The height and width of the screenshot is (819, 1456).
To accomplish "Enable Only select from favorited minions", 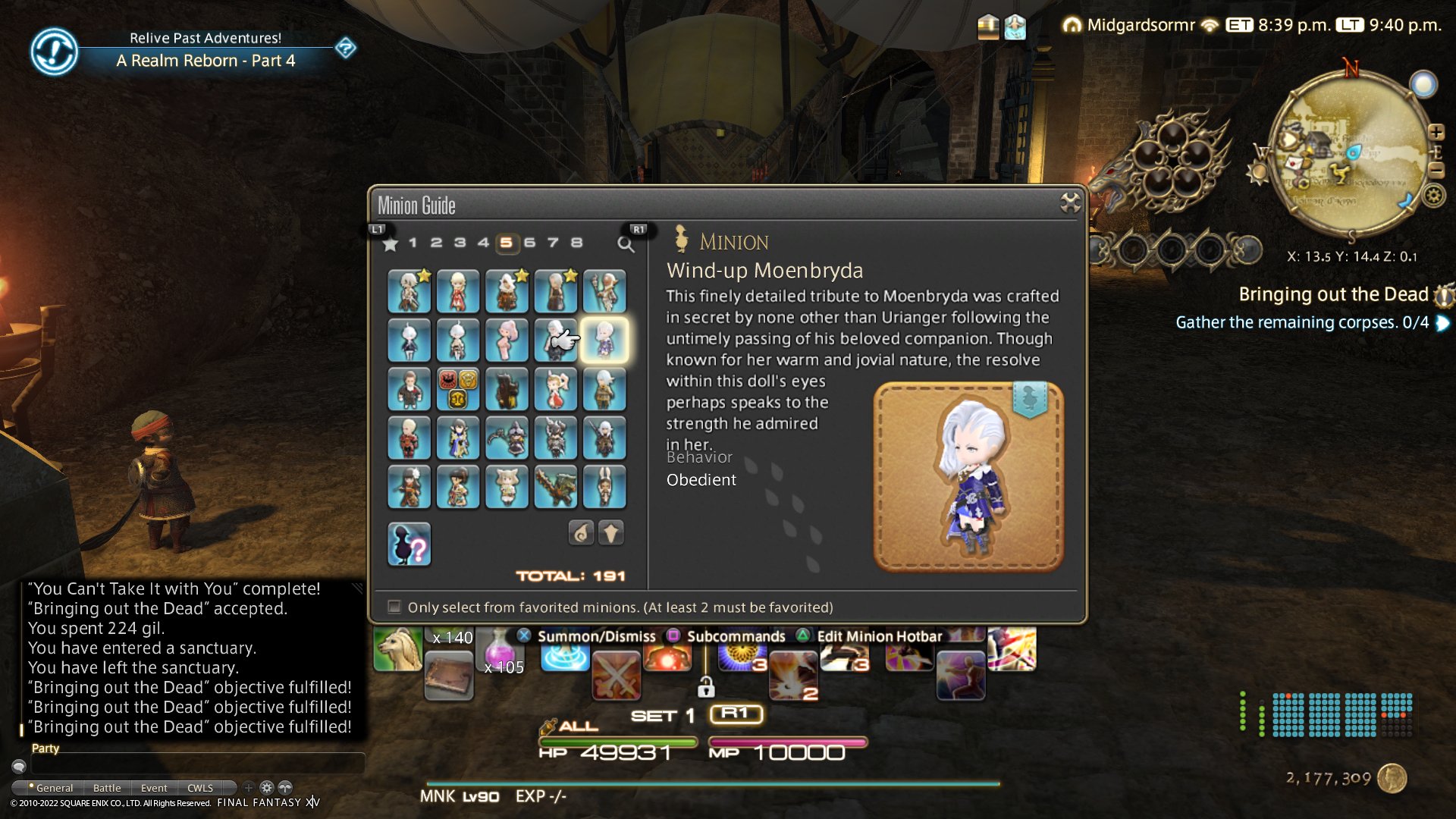I will point(394,607).
